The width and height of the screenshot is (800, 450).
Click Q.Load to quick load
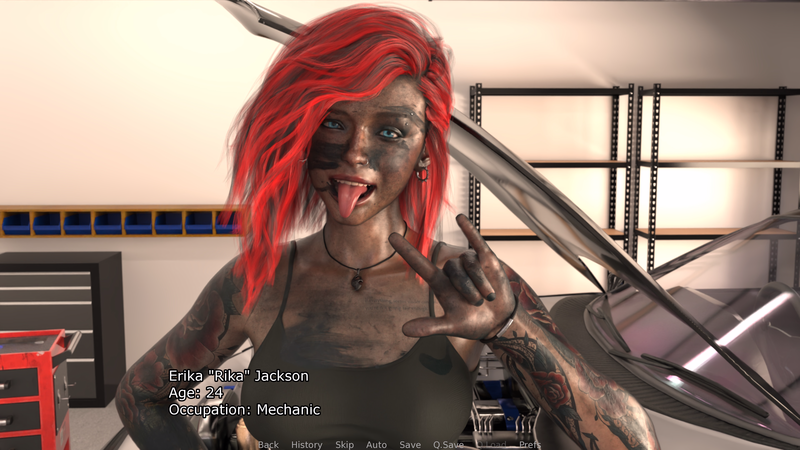coord(491,444)
